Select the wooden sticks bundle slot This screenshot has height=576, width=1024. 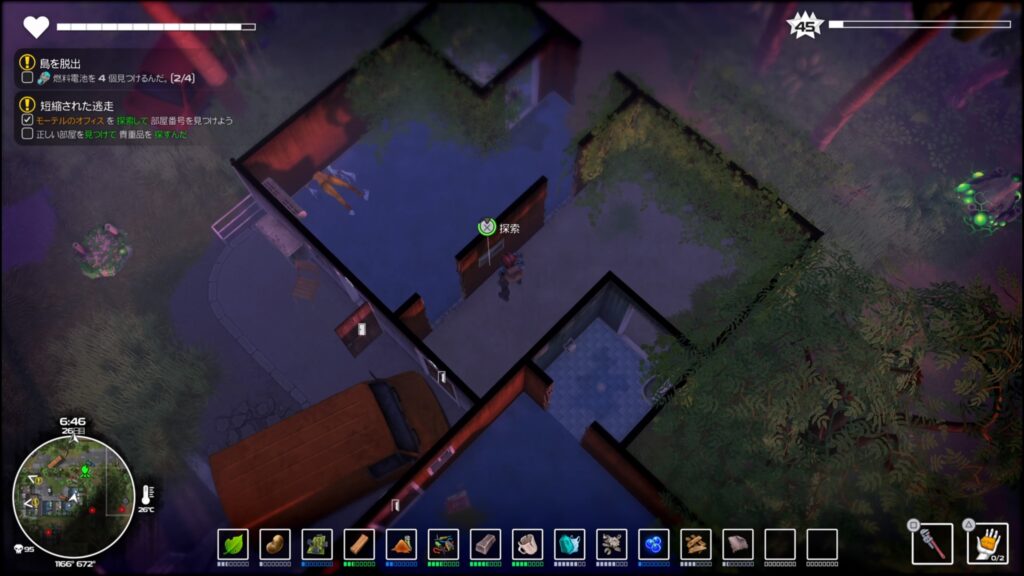coord(696,544)
